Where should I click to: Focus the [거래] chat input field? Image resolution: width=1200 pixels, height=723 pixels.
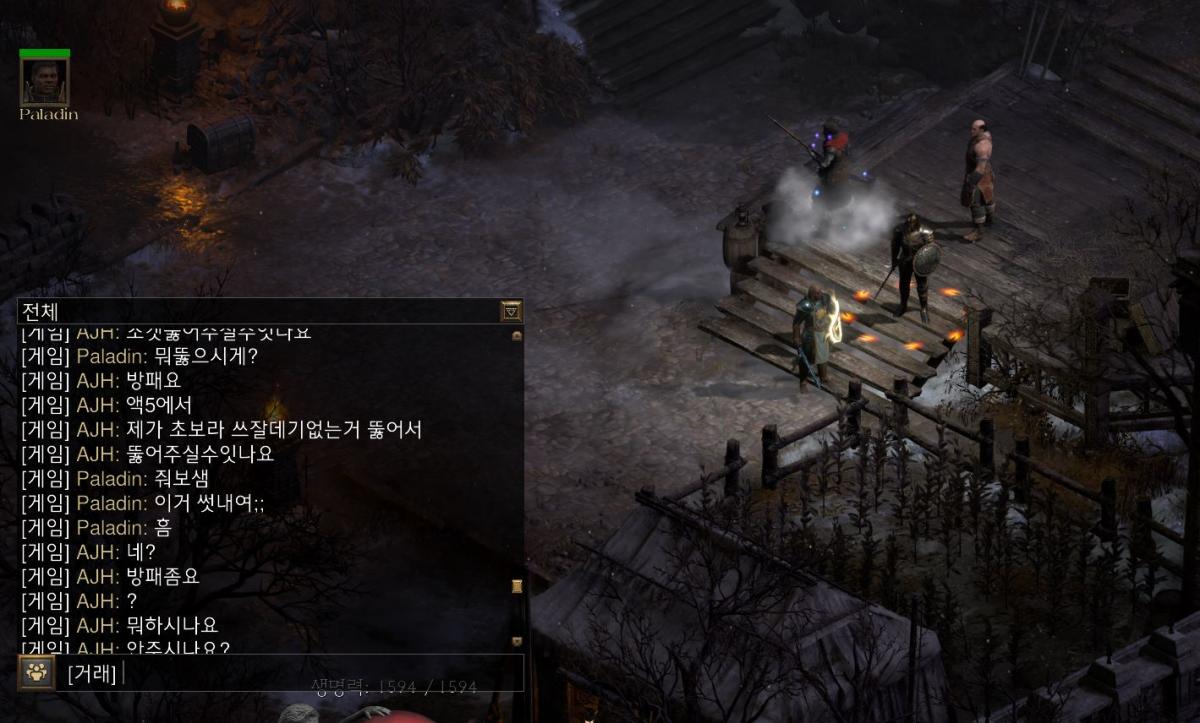(x=320, y=673)
